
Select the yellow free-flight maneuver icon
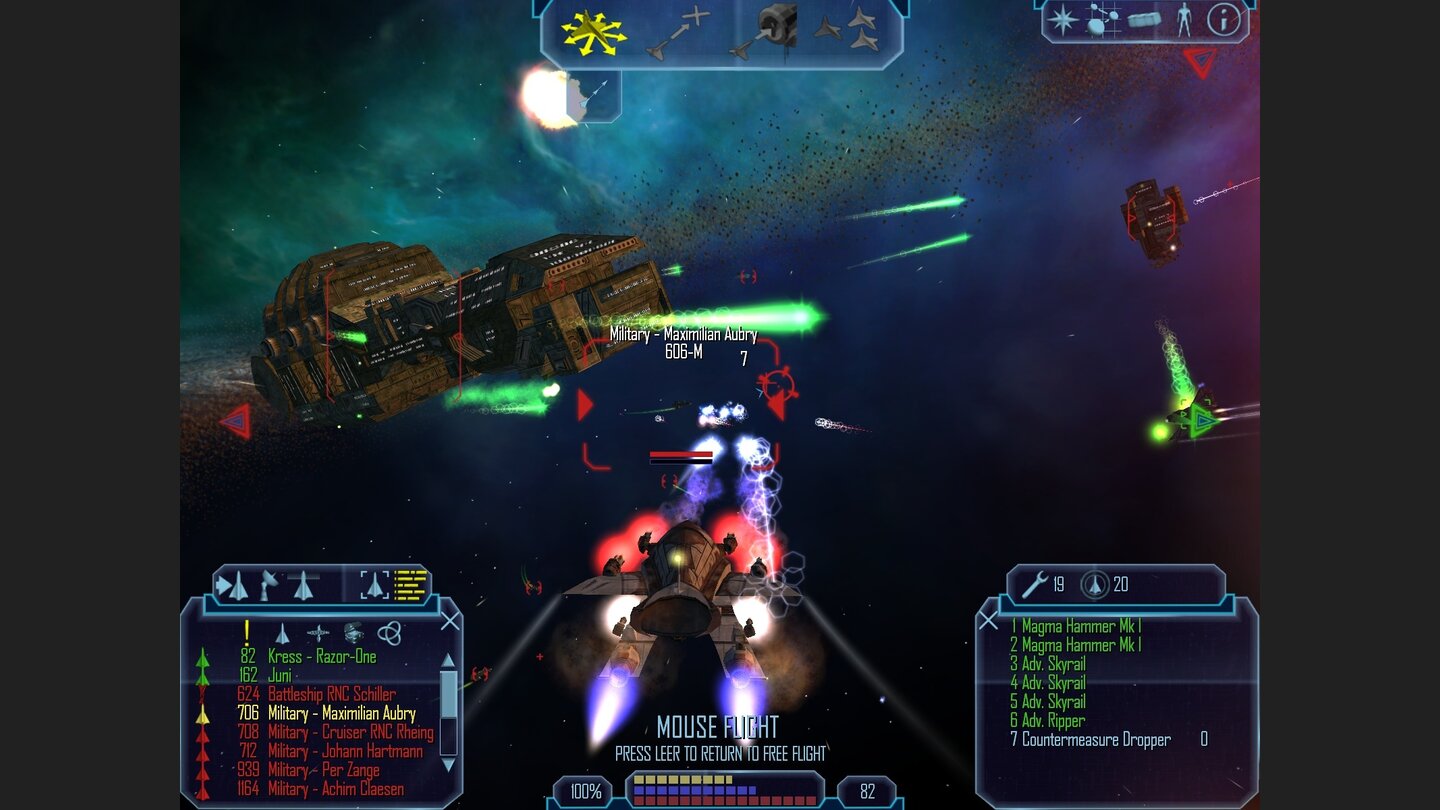click(593, 31)
